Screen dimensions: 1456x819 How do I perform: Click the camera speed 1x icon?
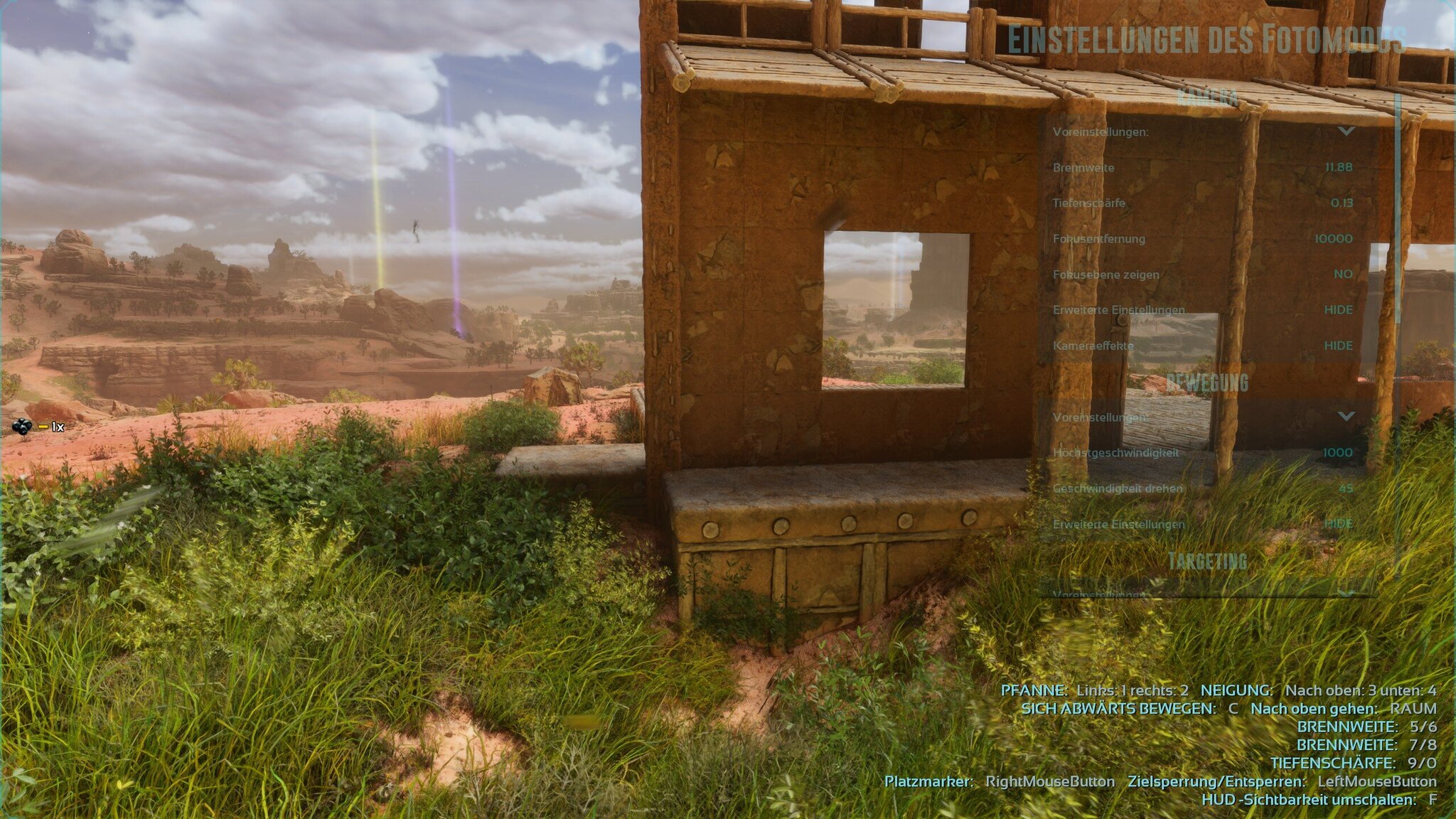click(x=23, y=427)
